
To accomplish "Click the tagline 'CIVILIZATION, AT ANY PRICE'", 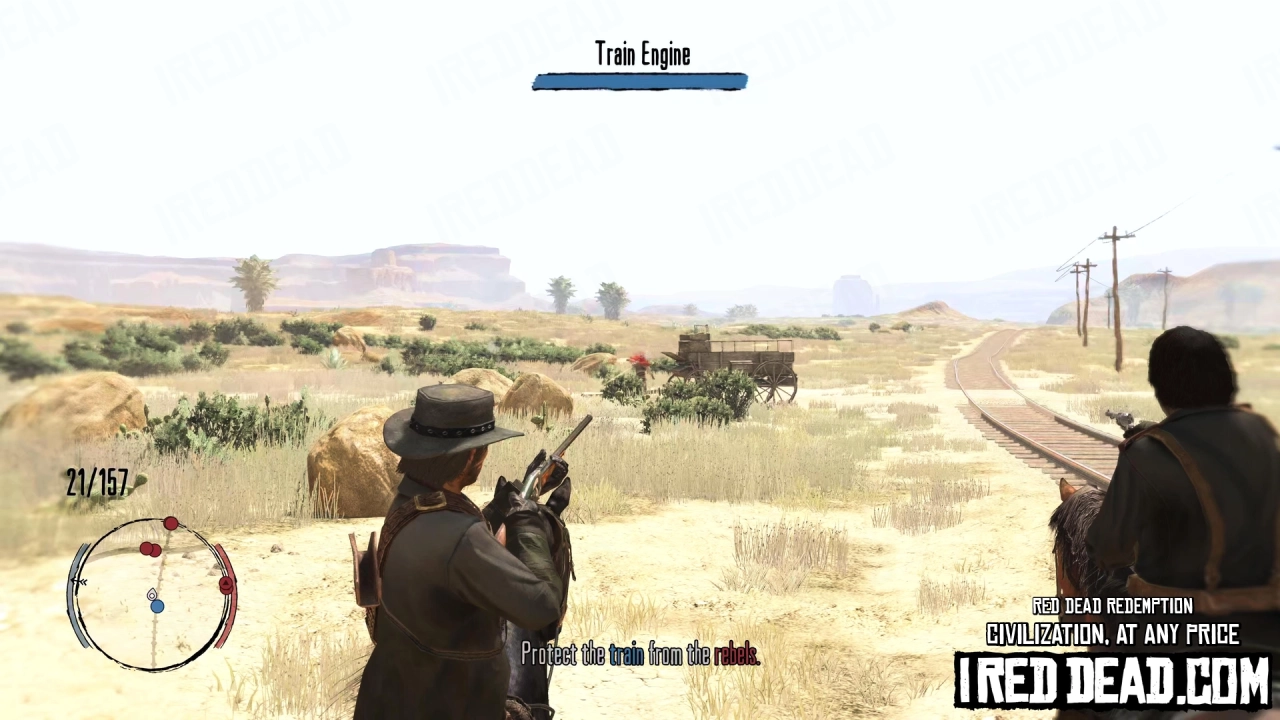I will tap(1113, 633).
